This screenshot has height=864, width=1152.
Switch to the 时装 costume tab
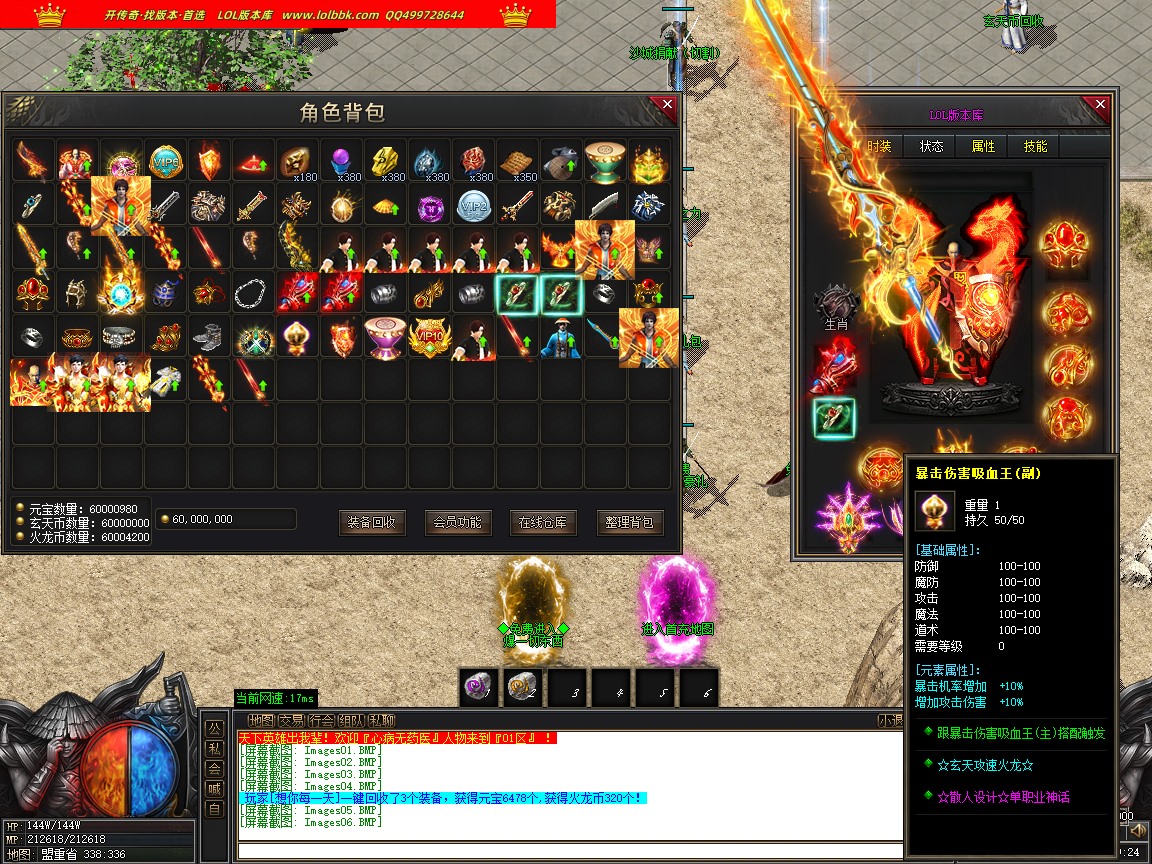(879, 146)
